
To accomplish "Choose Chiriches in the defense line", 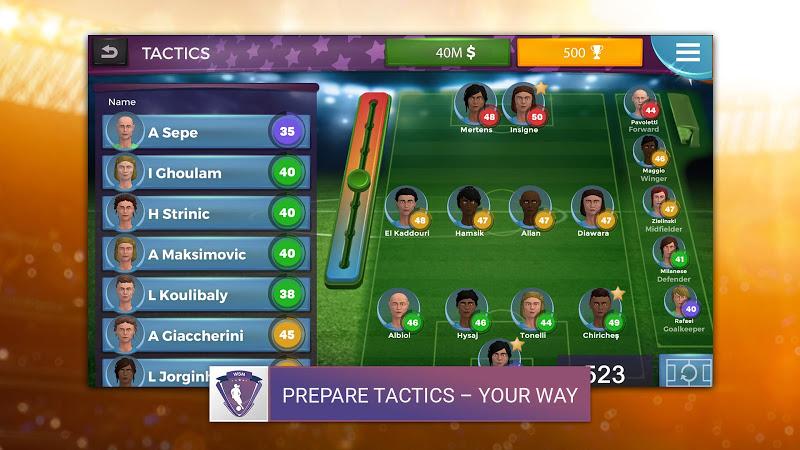I will tap(599, 310).
